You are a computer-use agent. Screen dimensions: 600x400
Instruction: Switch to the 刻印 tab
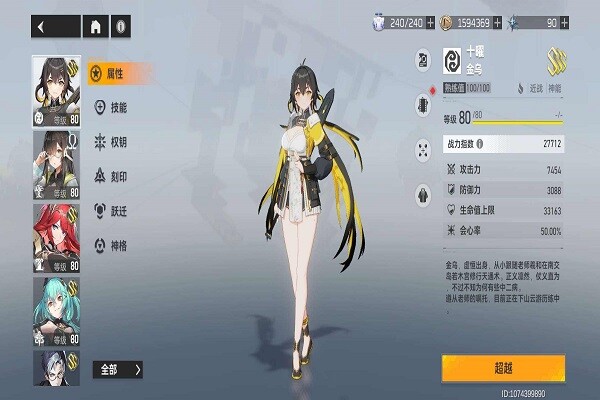pyautogui.click(x=112, y=176)
